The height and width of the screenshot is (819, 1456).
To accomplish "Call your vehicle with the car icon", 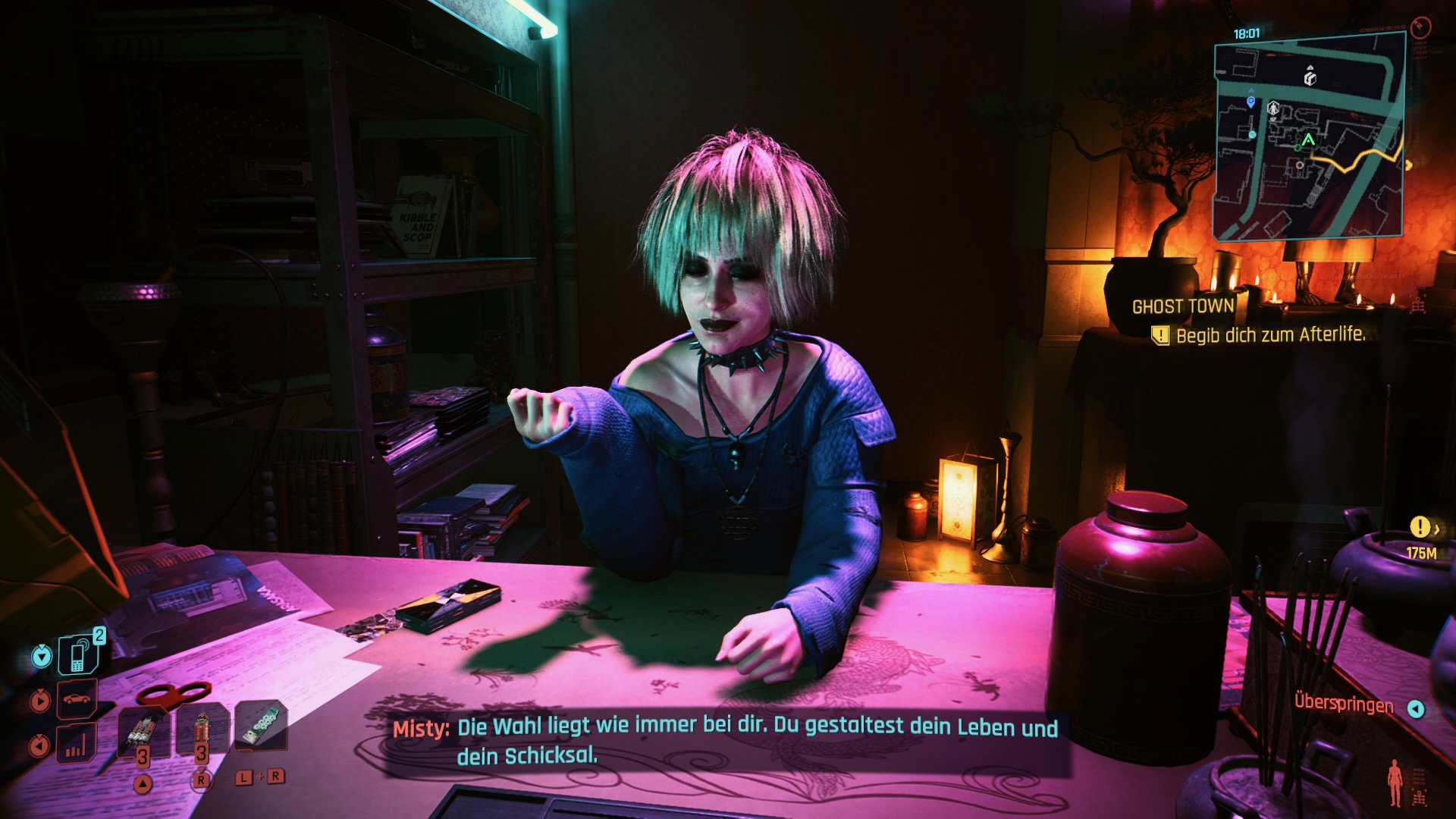I will 77,699.
